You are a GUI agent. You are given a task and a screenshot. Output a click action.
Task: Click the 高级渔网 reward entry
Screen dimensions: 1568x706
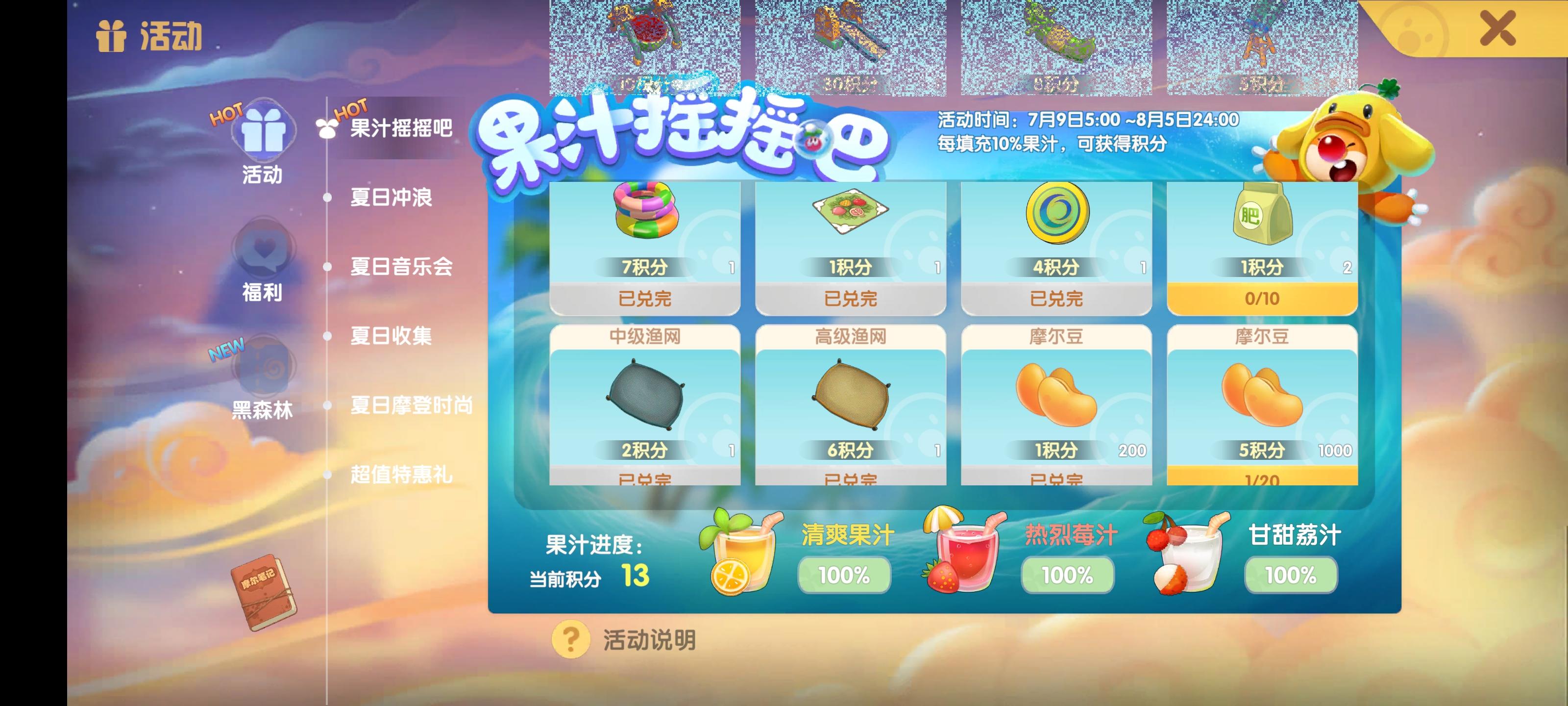click(849, 402)
